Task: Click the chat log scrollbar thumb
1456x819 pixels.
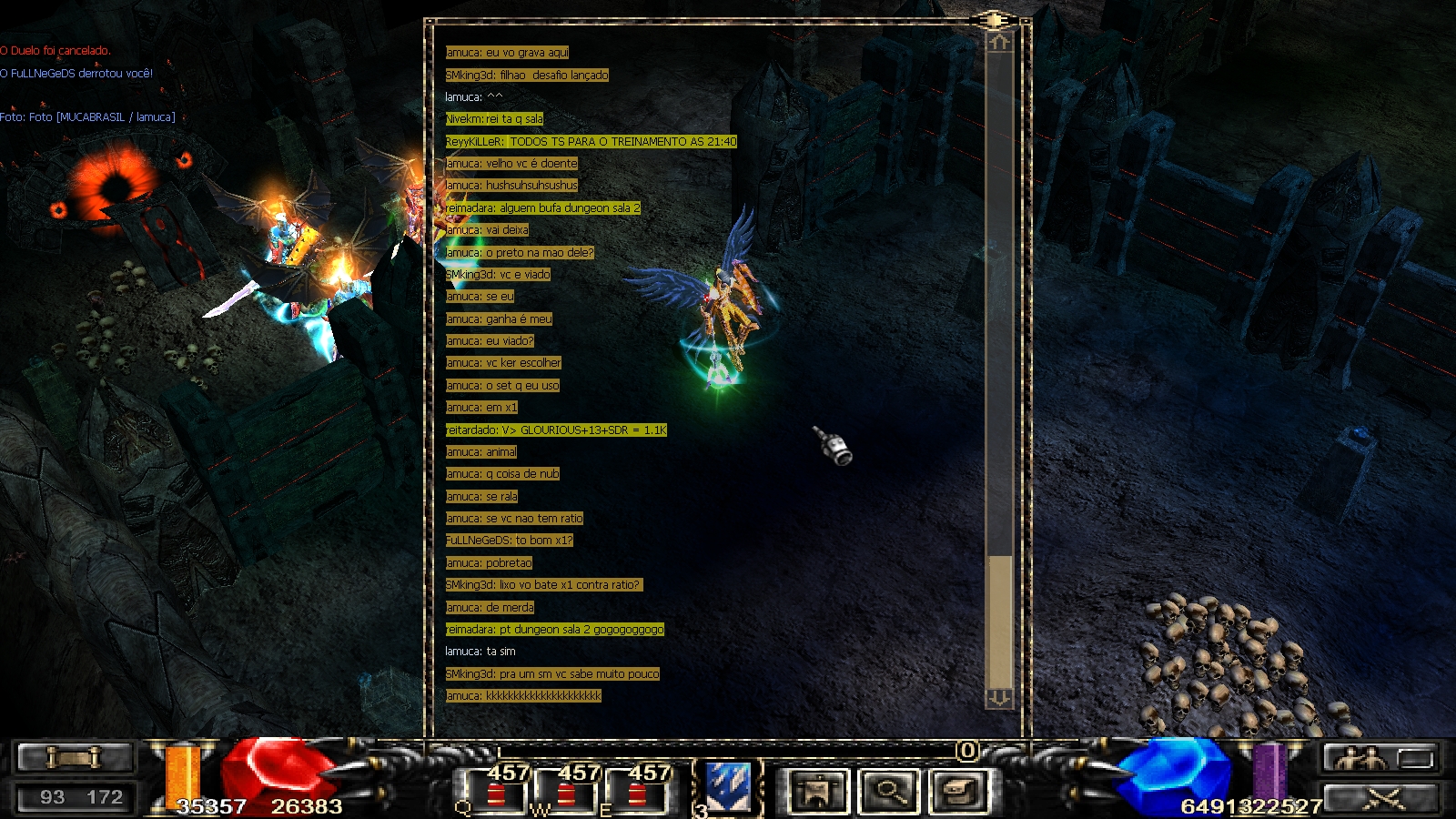Action: [1000, 621]
